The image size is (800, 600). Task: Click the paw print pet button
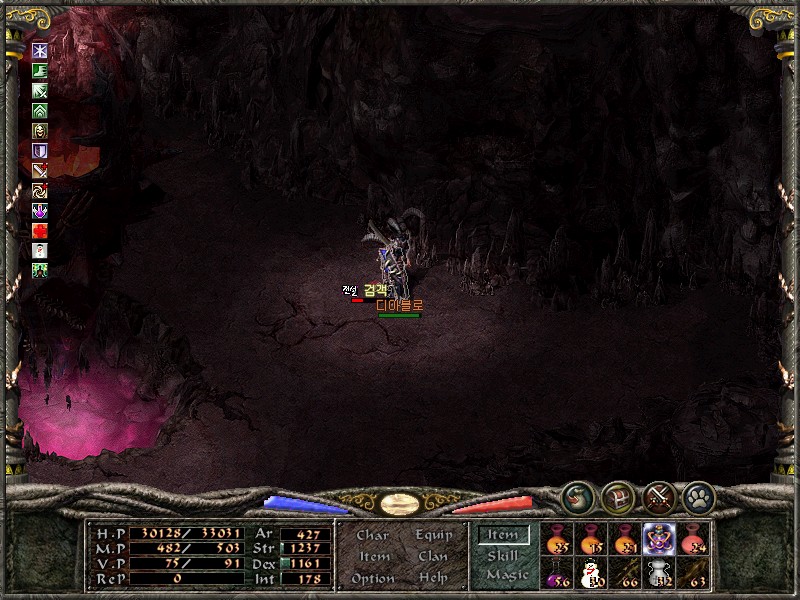click(x=697, y=496)
